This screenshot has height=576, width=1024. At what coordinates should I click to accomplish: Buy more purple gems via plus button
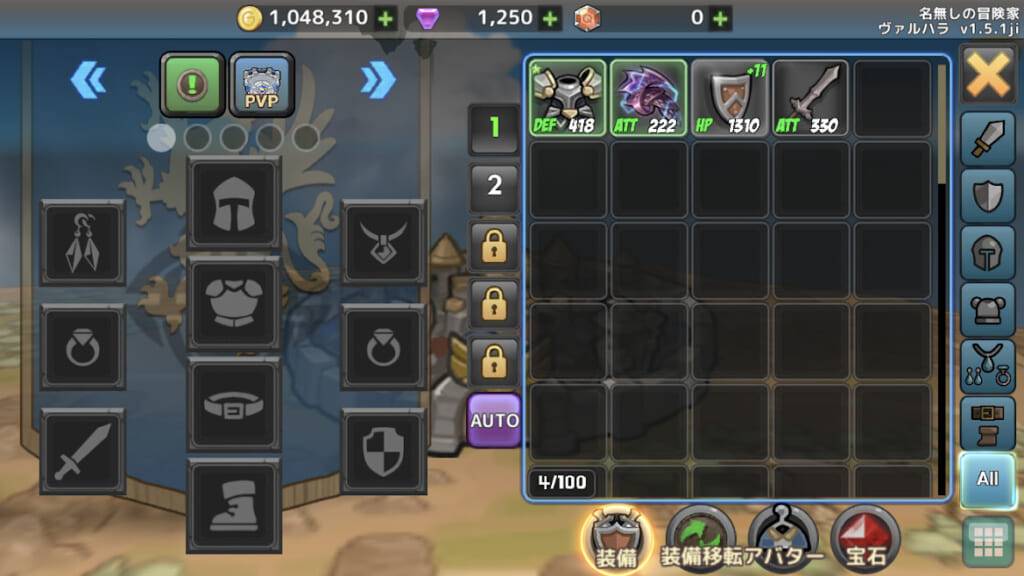pyautogui.click(x=549, y=18)
